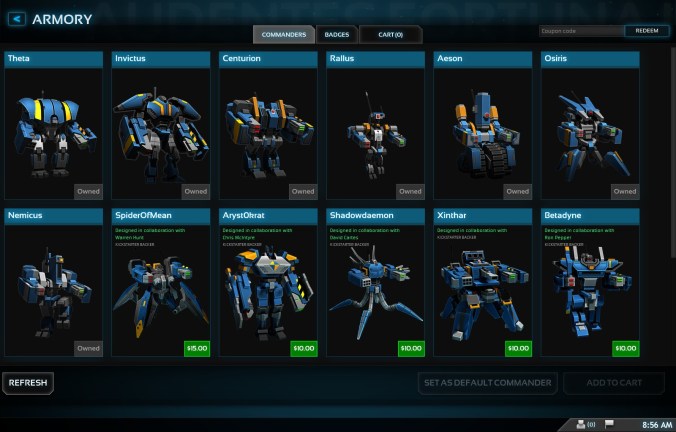
Task: Select the Theta commander card
Action: [x=54, y=126]
